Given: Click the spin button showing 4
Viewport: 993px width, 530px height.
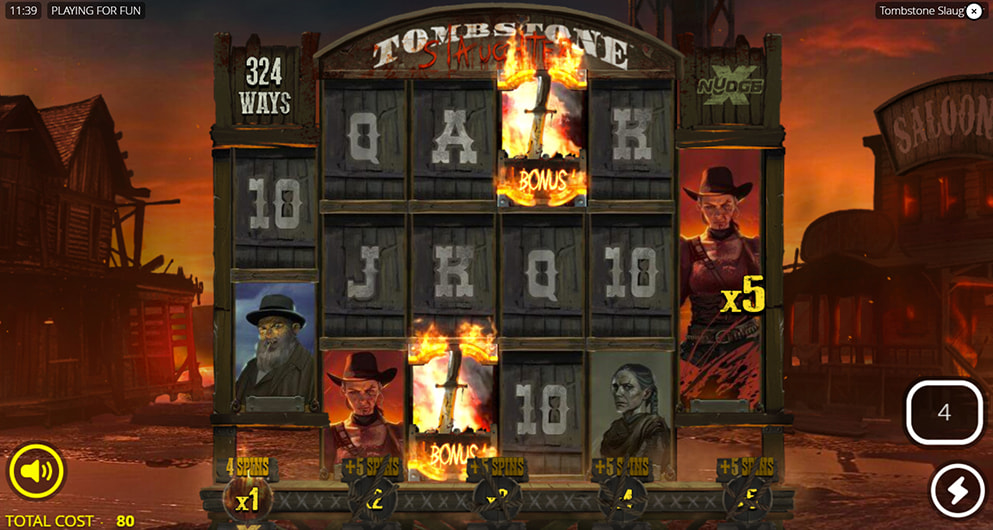Looking at the screenshot, I should click(x=944, y=412).
